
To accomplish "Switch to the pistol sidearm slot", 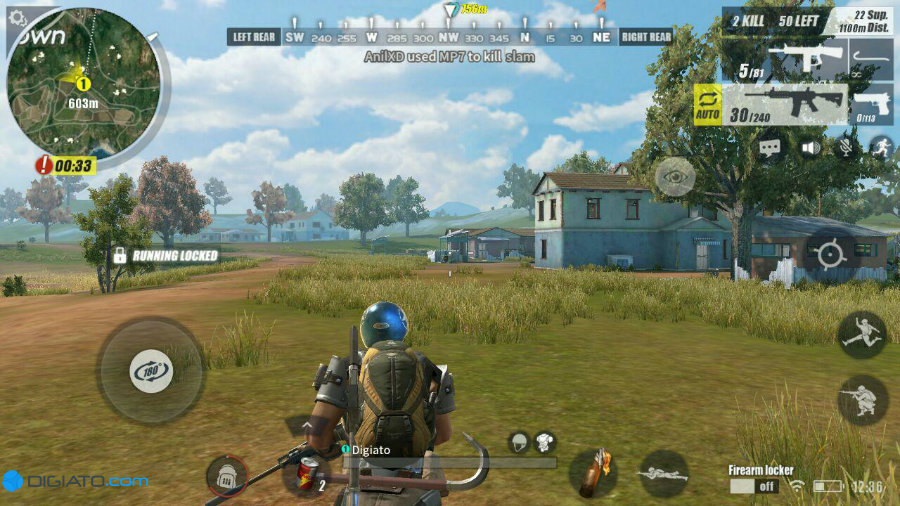I will 872,104.
